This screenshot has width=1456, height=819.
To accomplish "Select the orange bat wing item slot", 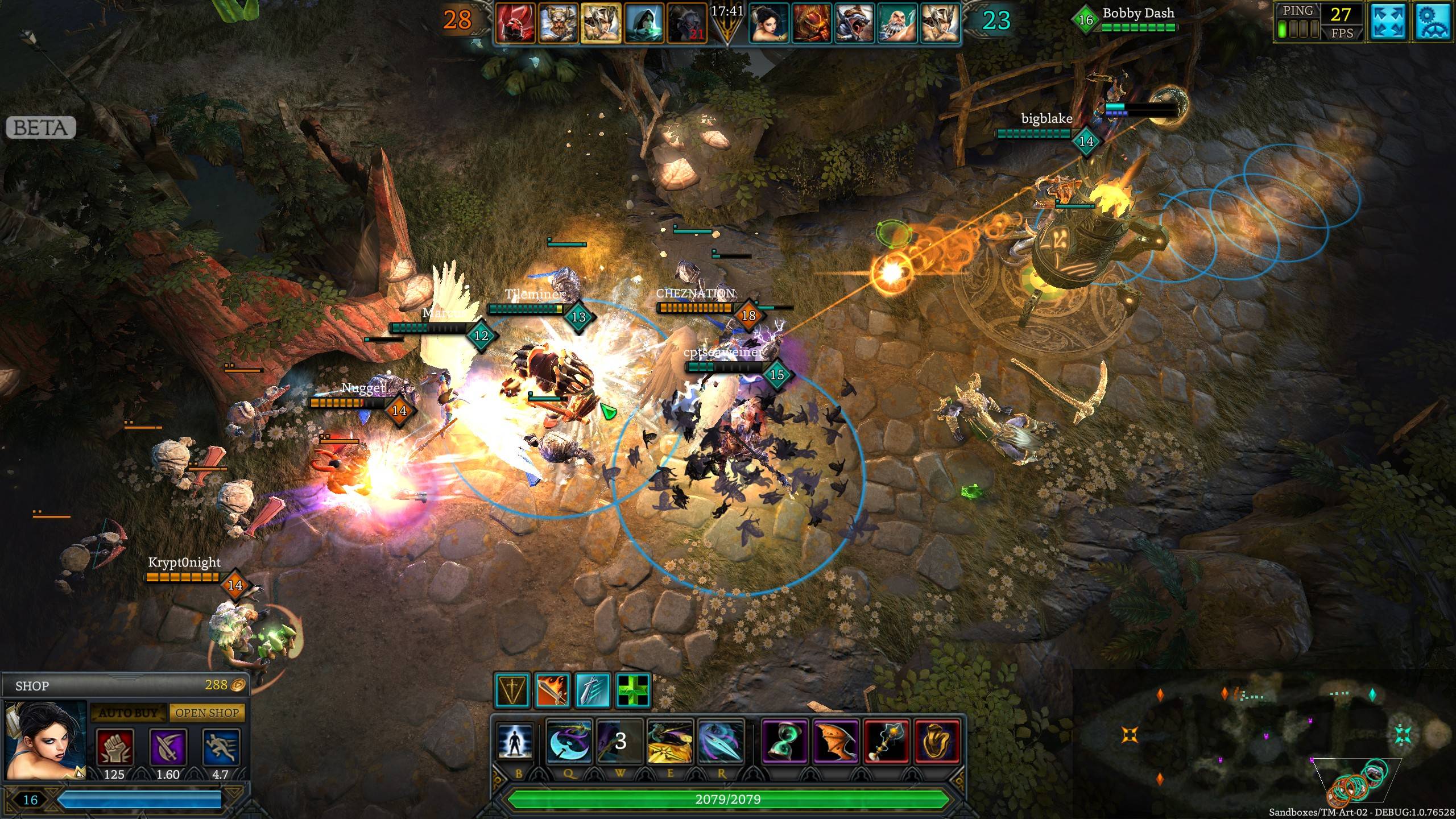I will coord(835,741).
